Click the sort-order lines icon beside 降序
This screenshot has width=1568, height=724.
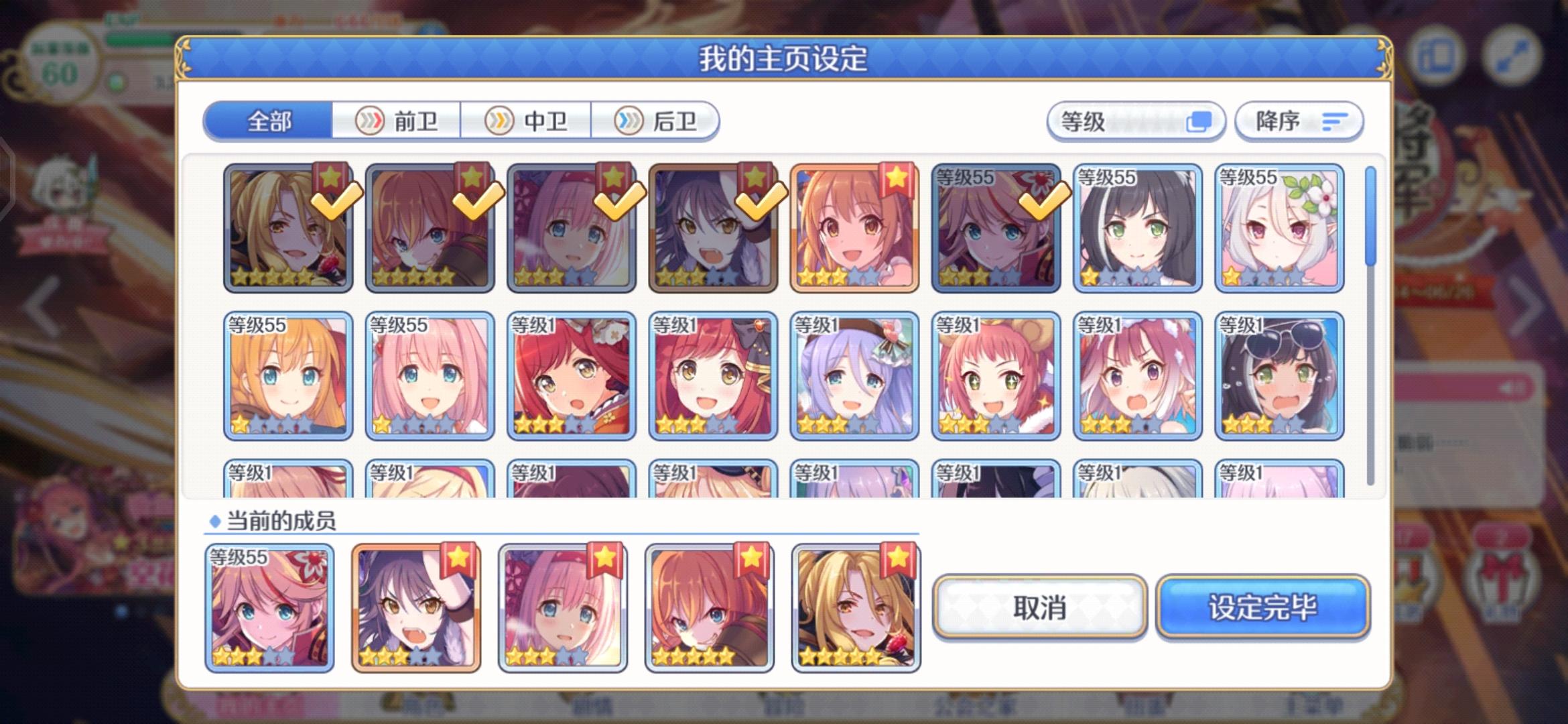click(x=1335, y=121)
